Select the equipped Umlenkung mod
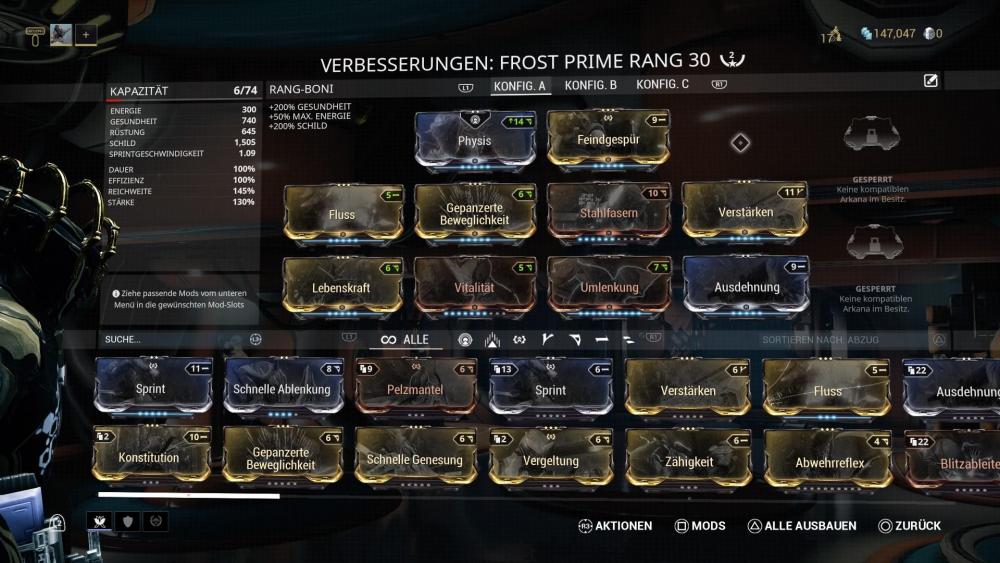 pos(608,287)
